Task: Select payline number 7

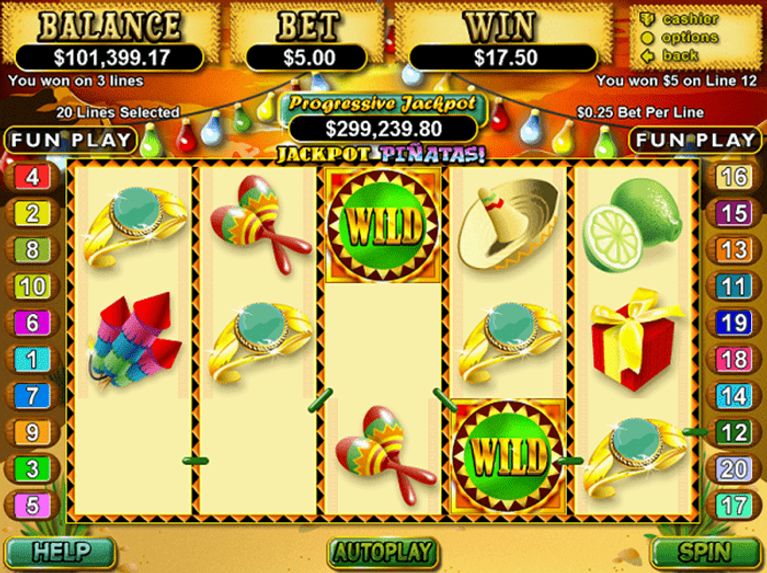Action: pos(32,396)
